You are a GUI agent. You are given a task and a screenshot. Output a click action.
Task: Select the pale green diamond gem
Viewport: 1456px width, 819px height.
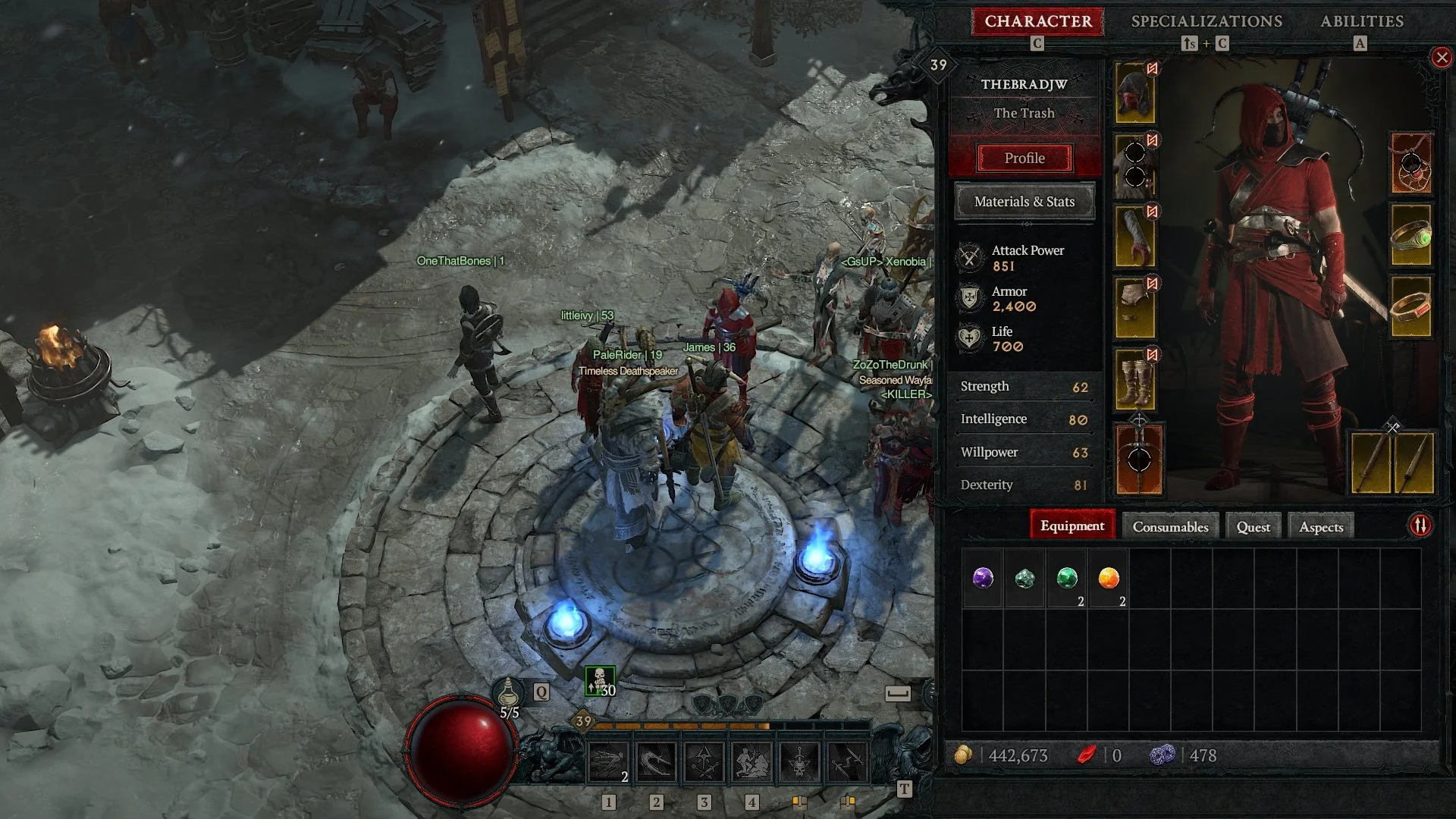pyautogui.click(x=1025, y=579)
